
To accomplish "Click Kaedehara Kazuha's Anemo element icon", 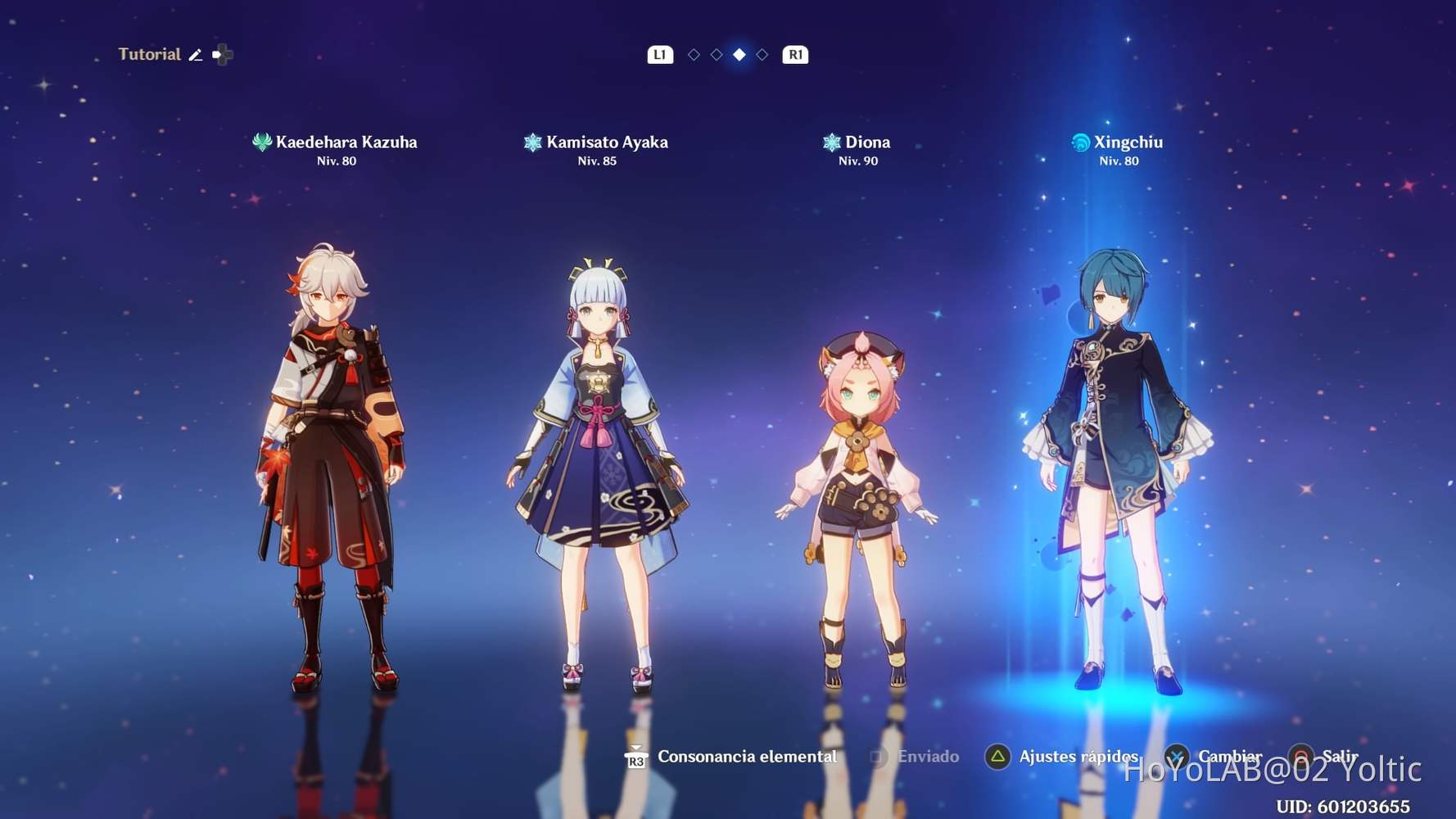I will pos(262,142).
